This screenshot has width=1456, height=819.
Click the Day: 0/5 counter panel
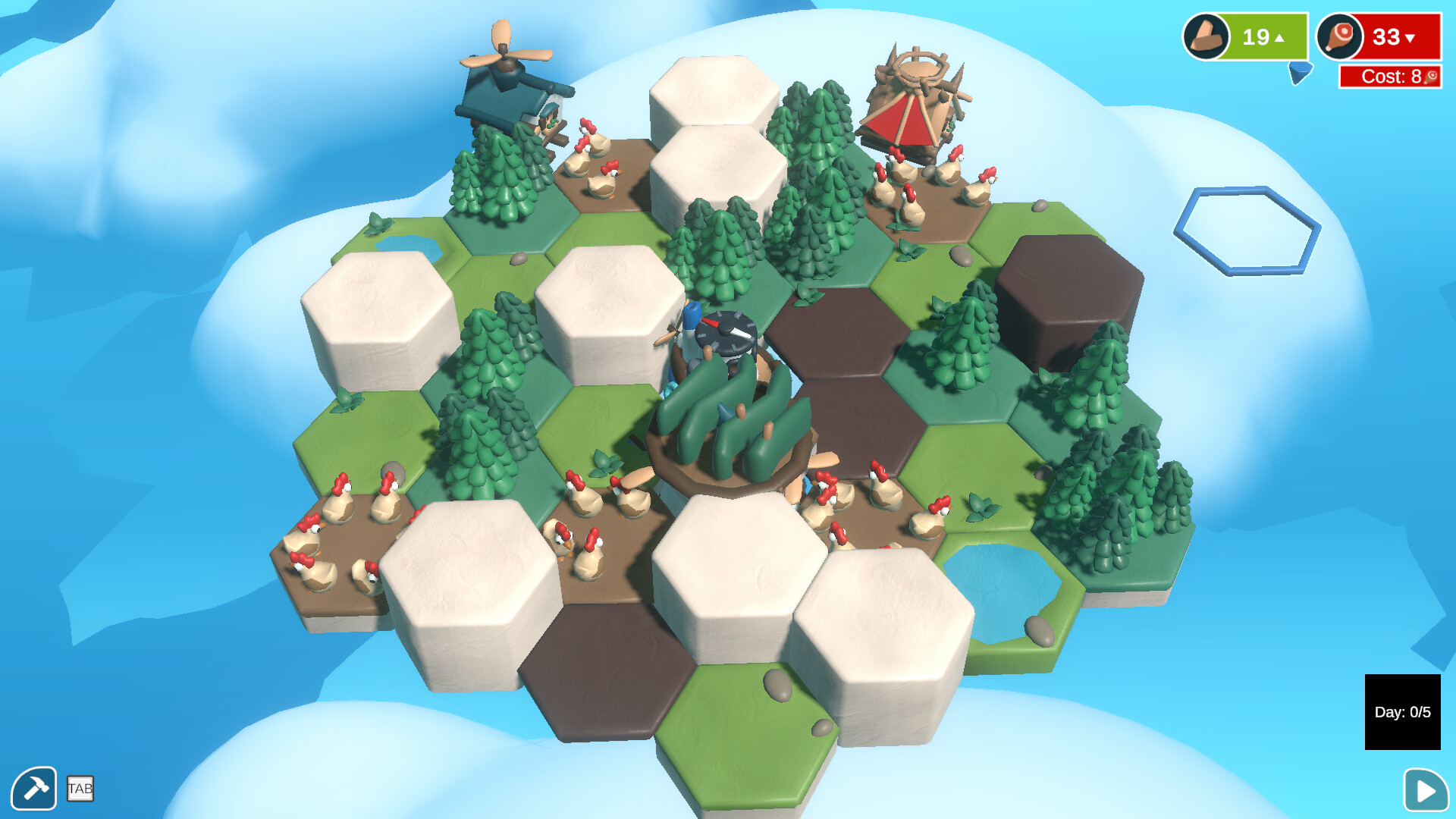1403,711
